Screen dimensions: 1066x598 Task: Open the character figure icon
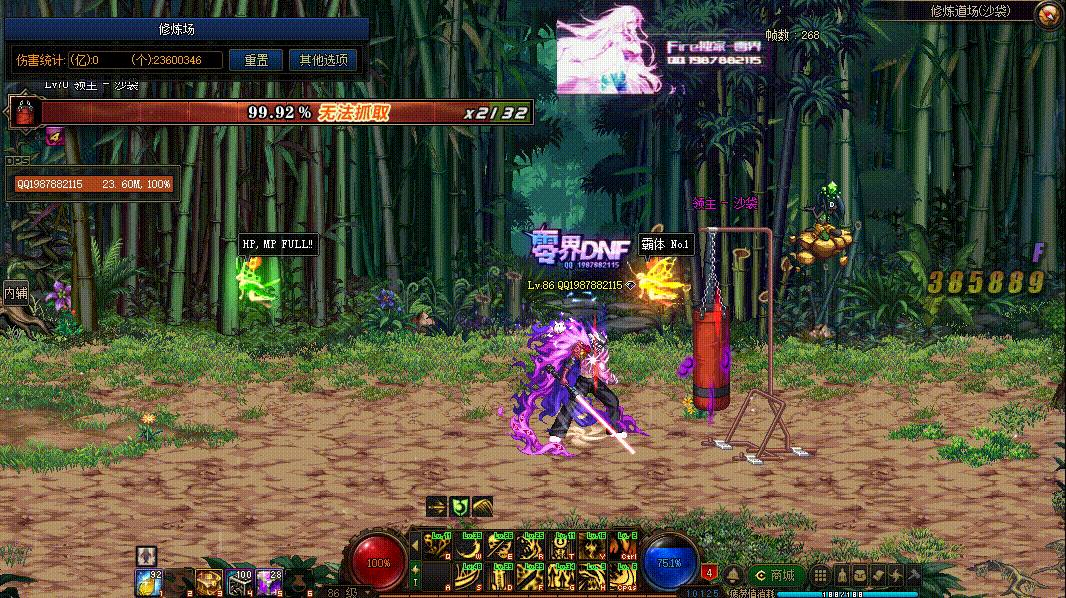[x=841, y=575]
